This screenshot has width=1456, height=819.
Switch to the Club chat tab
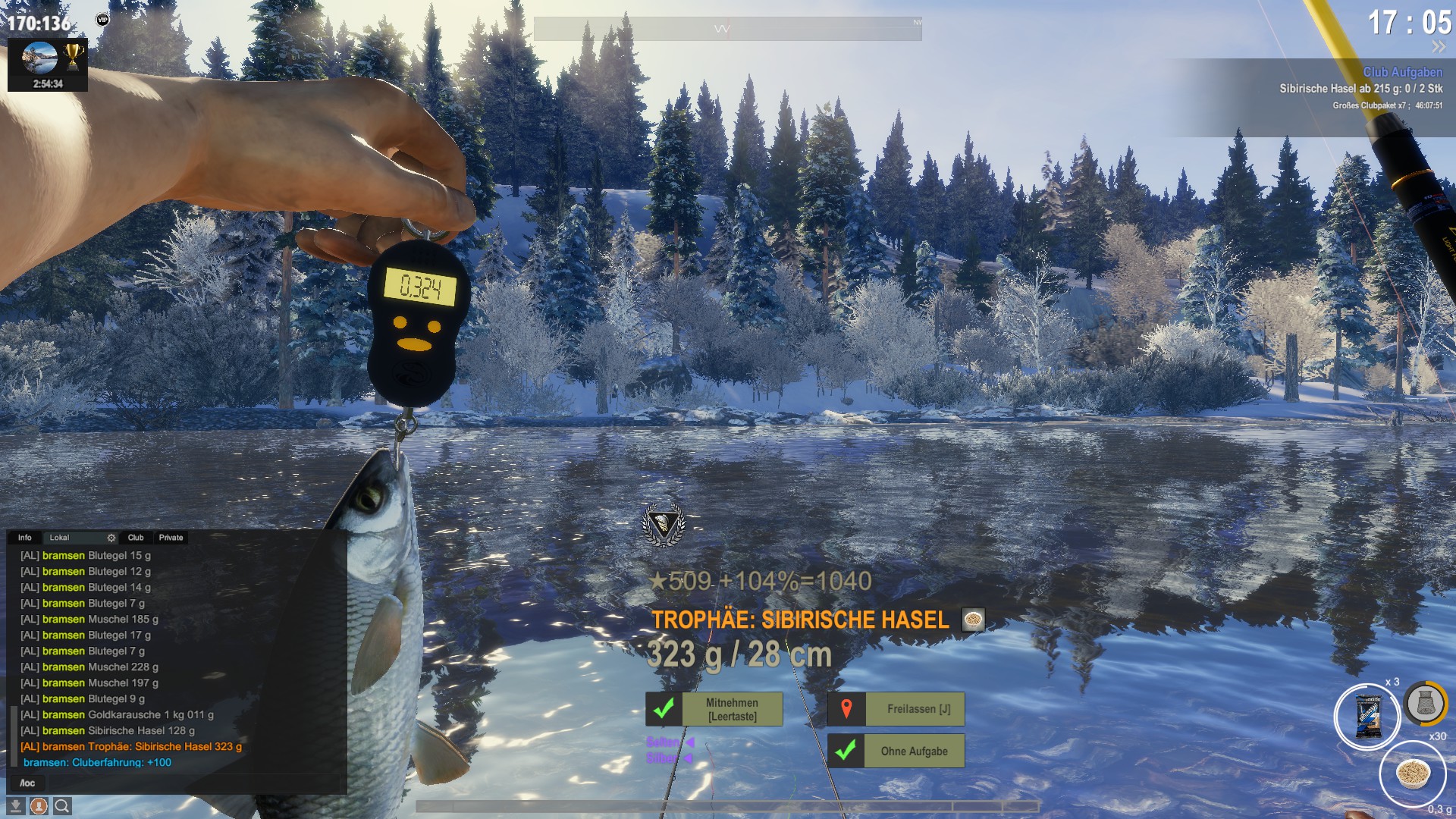point(136,538)
